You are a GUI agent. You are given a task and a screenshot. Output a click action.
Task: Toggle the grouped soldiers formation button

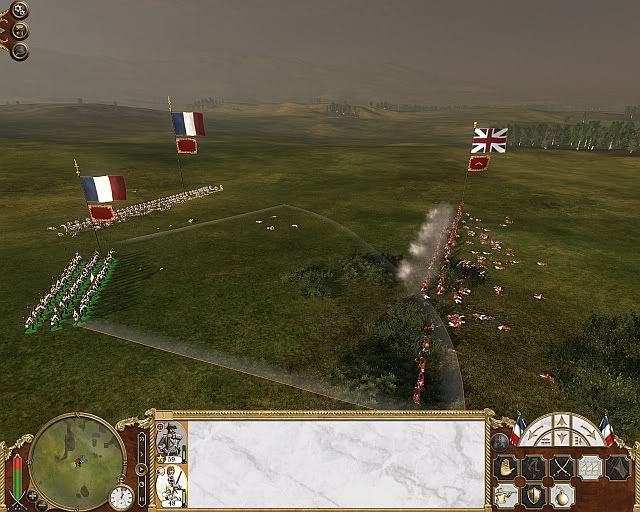(x=590, y=468)
